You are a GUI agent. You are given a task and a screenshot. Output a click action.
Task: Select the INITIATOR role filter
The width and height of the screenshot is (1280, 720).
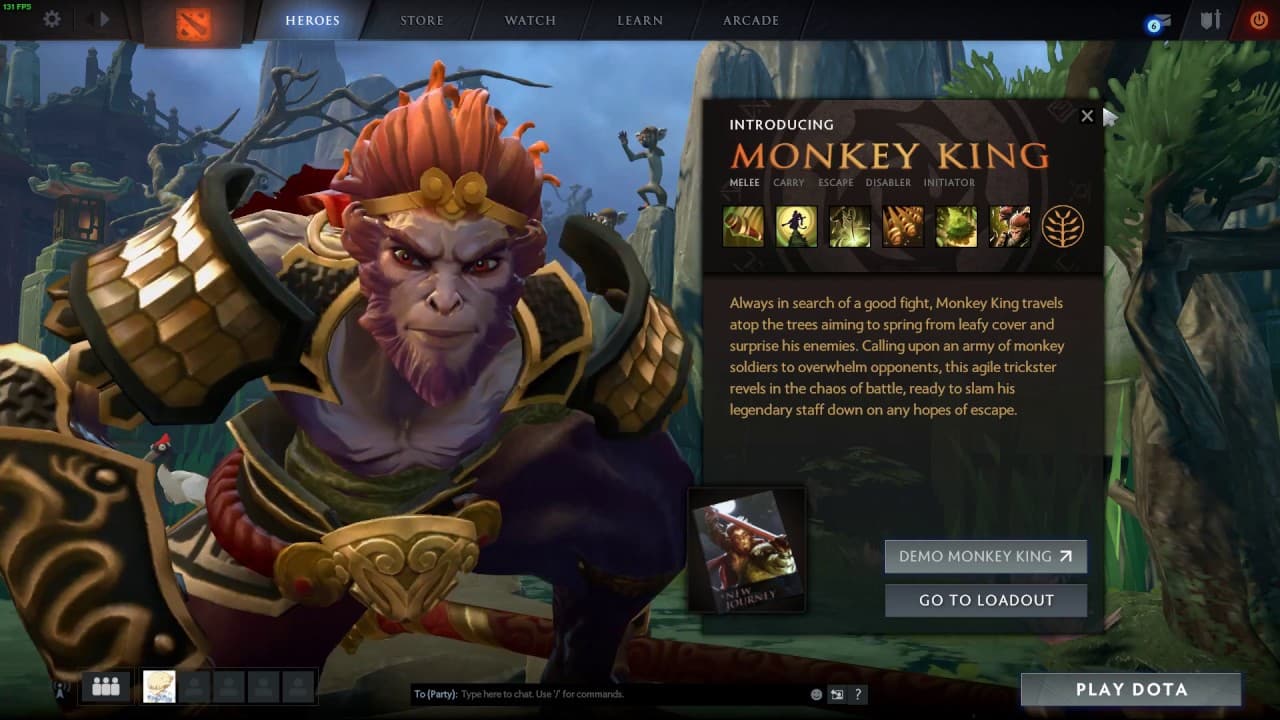[x=949, y=183]
